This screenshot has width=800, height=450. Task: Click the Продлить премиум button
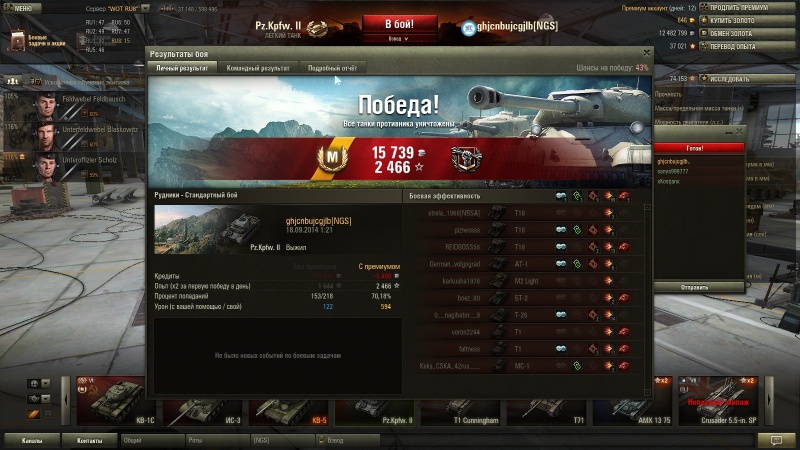tap(742, 7)
